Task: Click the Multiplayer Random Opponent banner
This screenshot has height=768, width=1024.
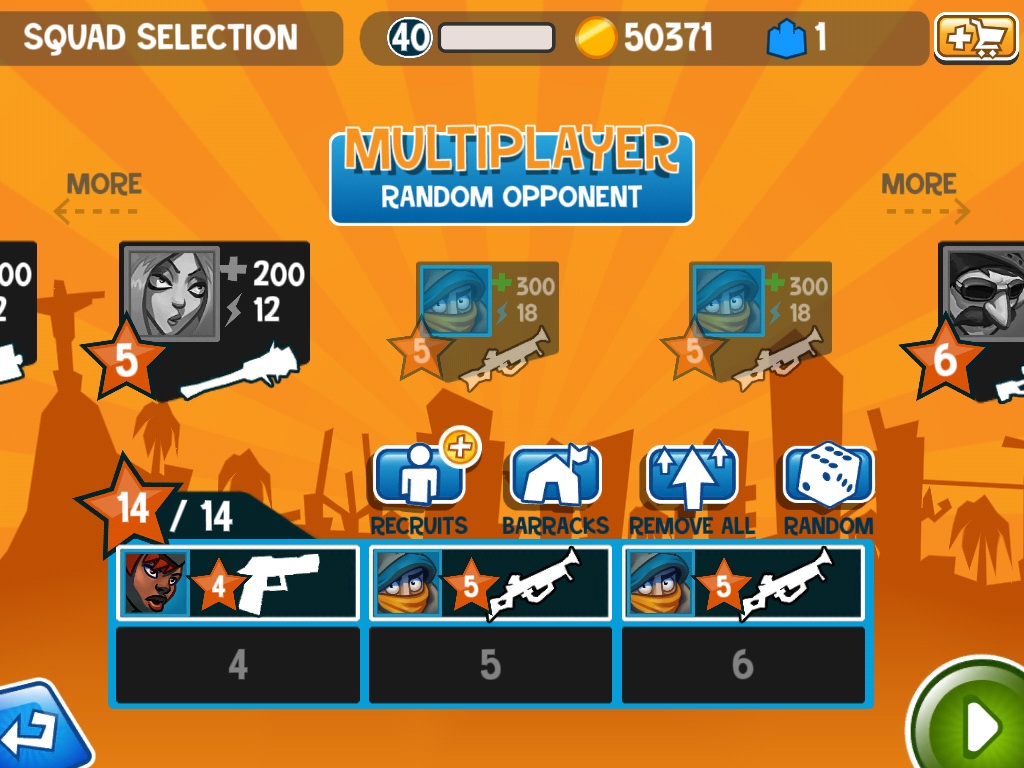Action: click(511, 176)
